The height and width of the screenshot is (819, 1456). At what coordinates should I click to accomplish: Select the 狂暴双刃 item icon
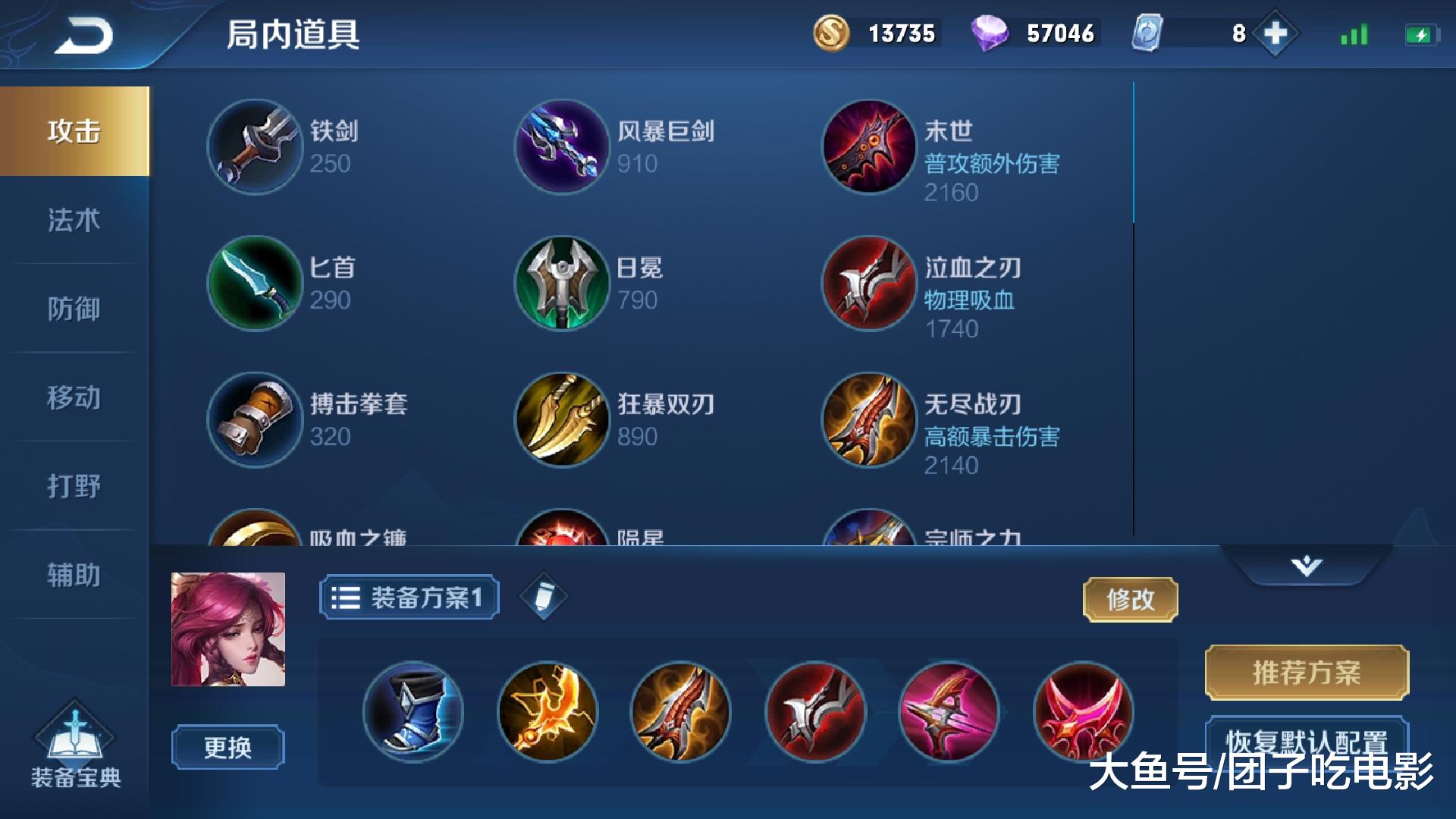click(x=562, y=420)
